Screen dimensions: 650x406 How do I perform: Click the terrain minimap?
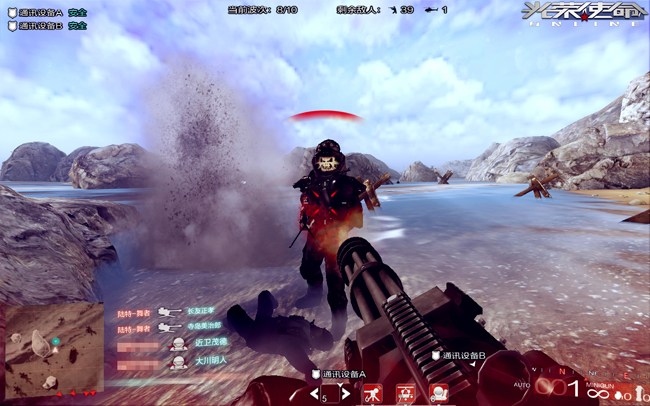(53, 349)
